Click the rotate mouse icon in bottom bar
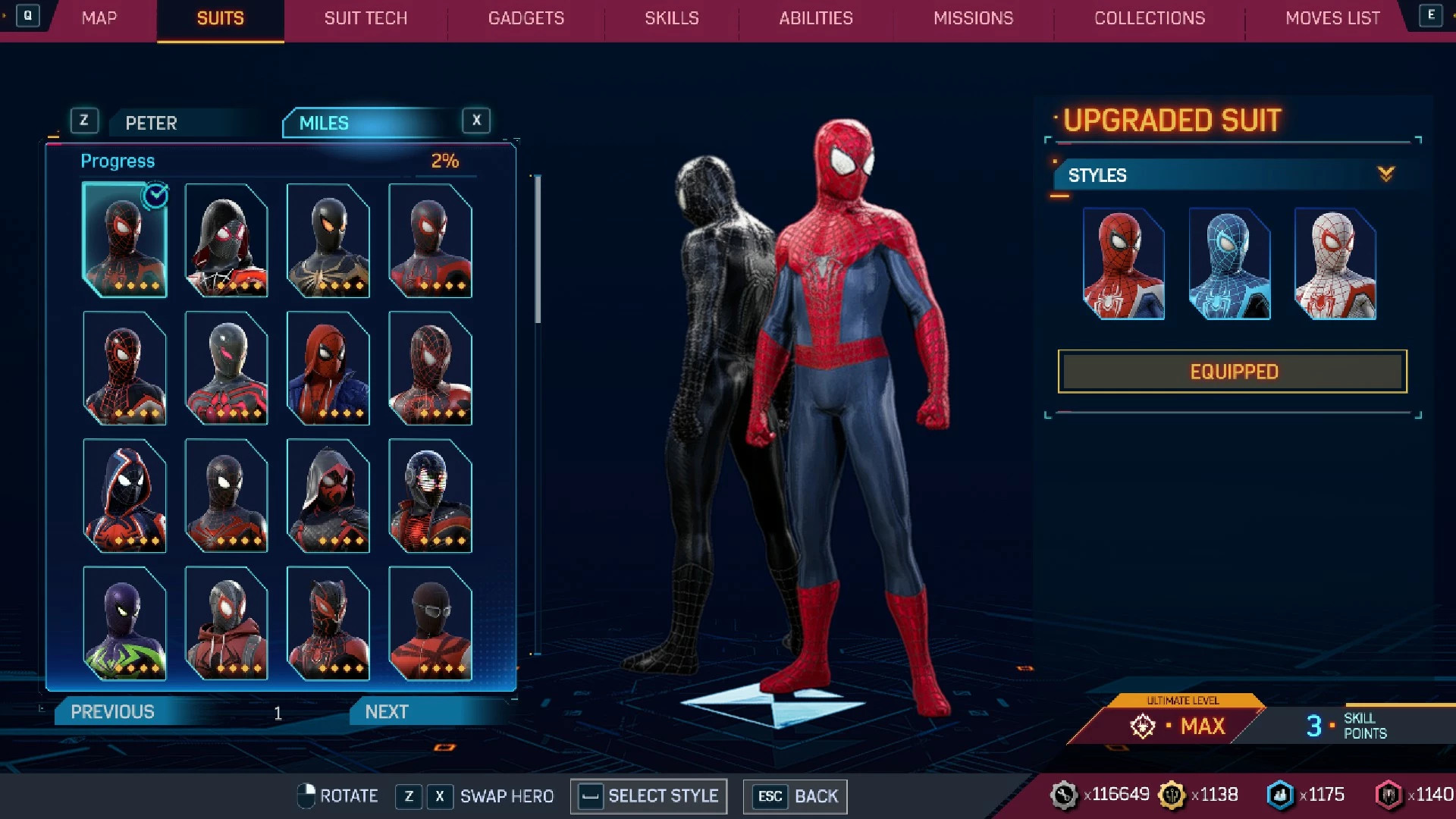1456x819 pixels. pyautogui.click(x=308, y=795)
